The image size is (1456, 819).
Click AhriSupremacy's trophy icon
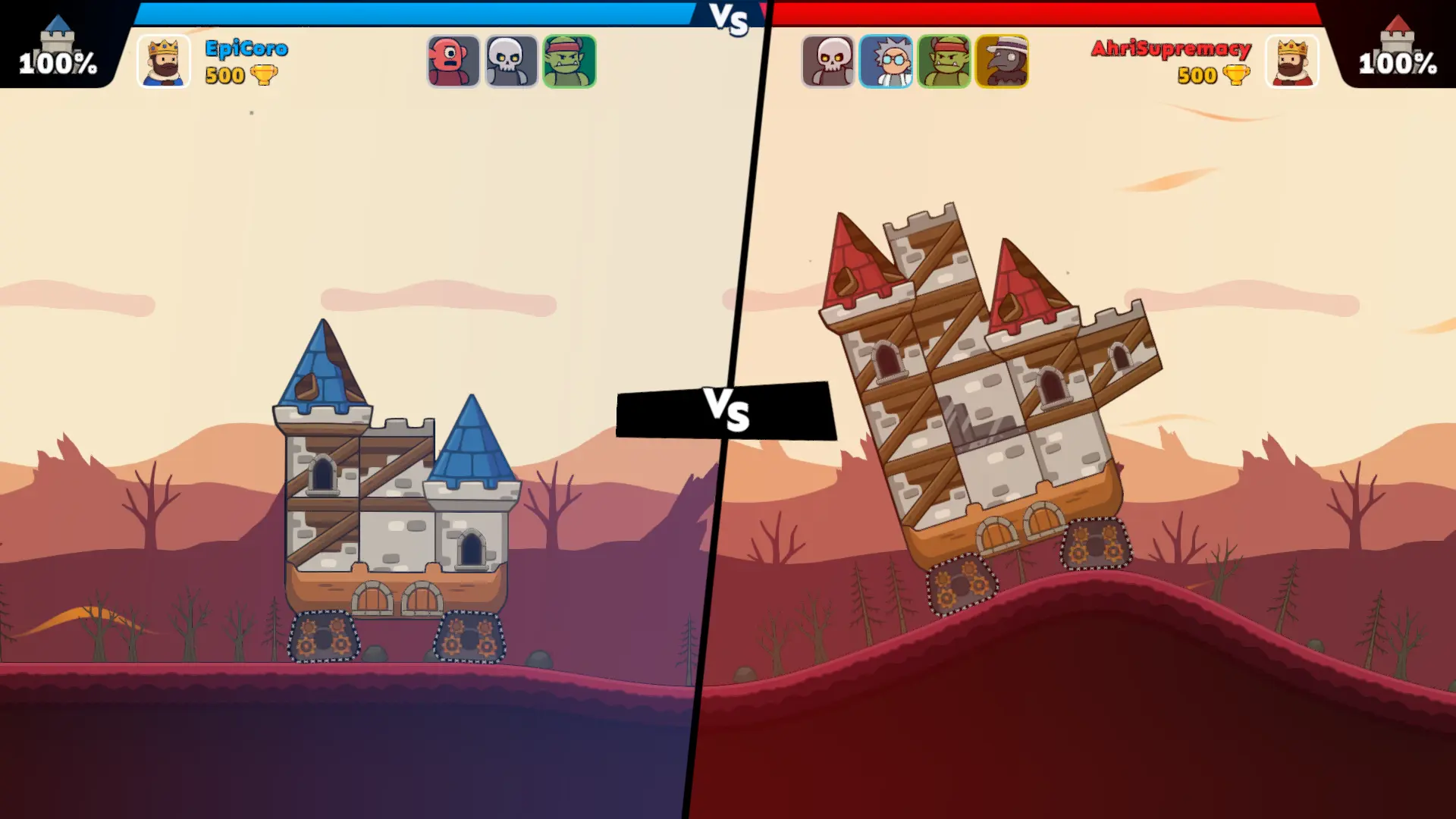1237,76
